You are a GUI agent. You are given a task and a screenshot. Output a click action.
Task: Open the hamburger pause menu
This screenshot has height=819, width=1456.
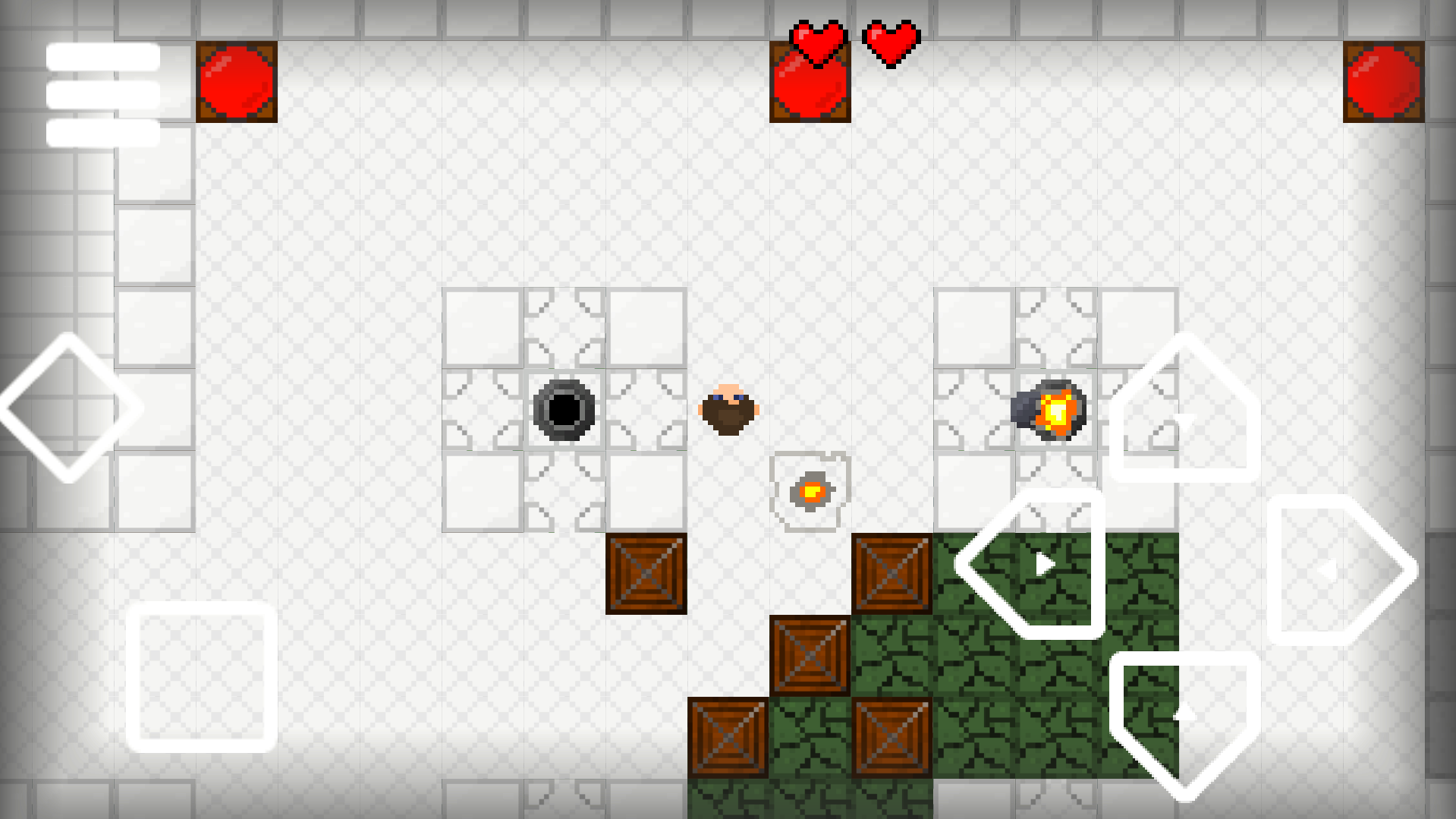point(103,95)
